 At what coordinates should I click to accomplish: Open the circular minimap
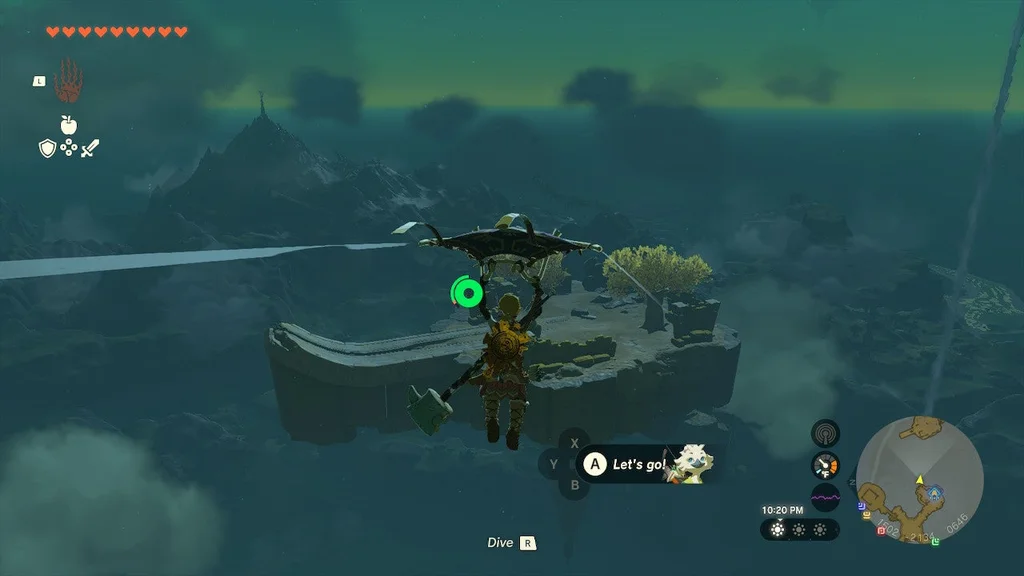pos(919,481)
